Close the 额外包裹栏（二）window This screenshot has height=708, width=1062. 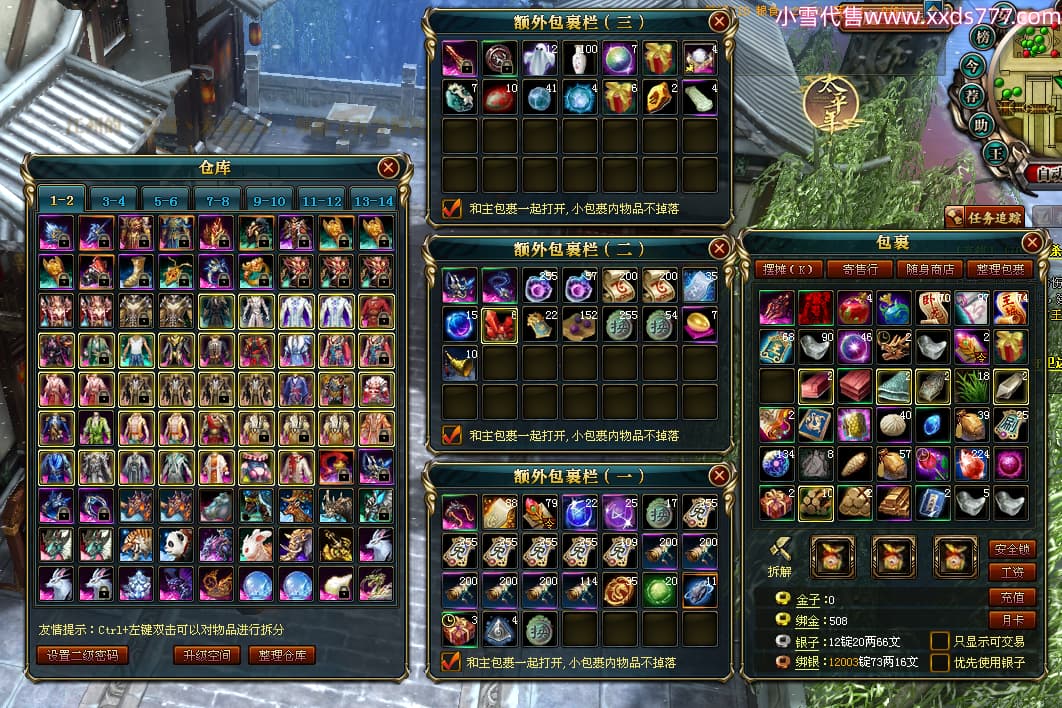[719, 248]
